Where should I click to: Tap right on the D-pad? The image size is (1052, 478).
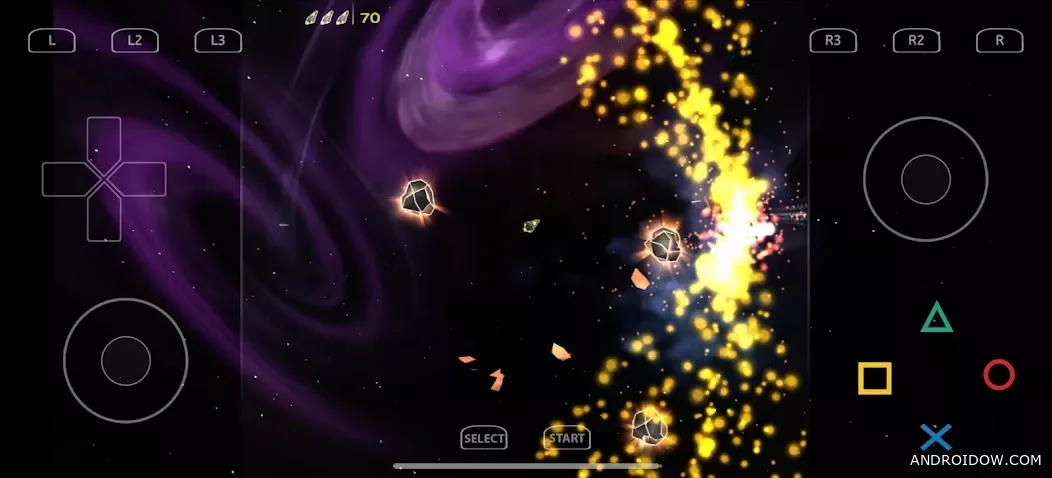tap(145, 179)
